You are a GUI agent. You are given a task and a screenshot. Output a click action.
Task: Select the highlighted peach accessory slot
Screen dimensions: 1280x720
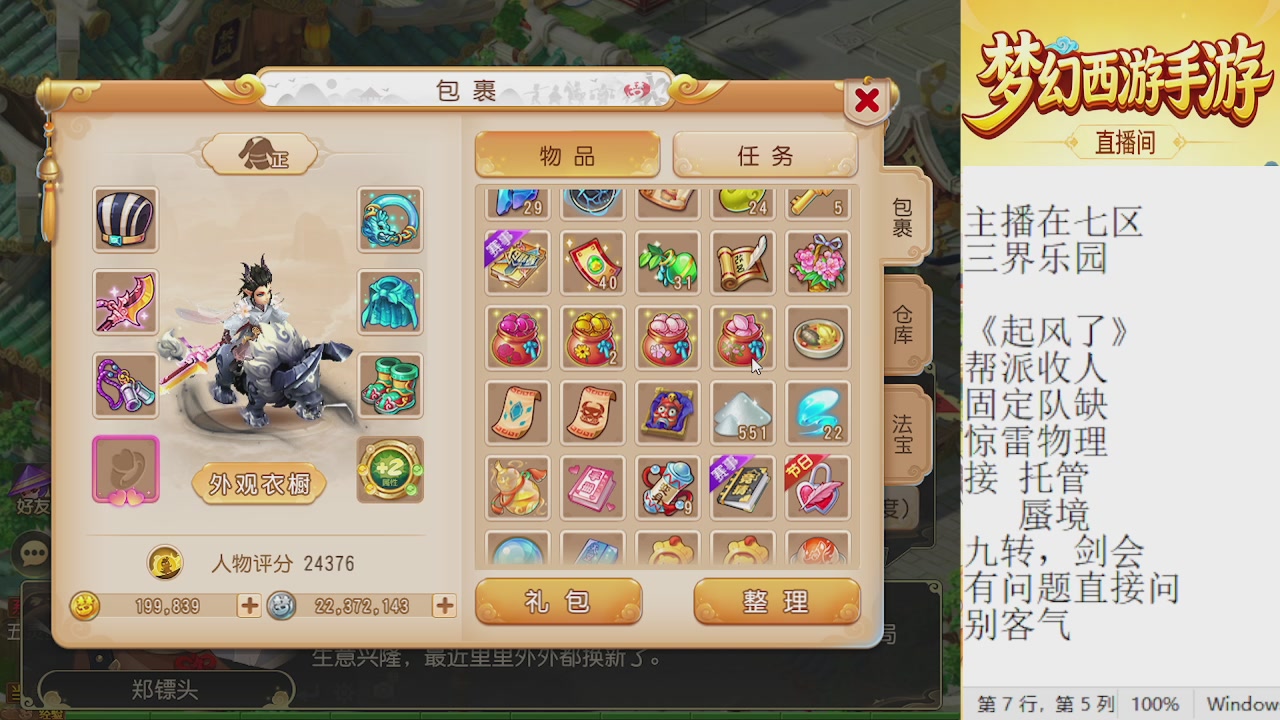tap(125, 472)
